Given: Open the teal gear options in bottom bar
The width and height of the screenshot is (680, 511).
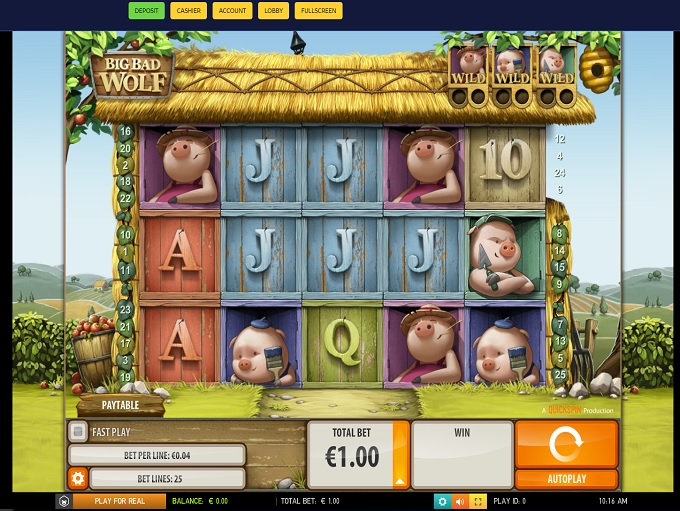Looking at the screenshot, I should point(442,501).
